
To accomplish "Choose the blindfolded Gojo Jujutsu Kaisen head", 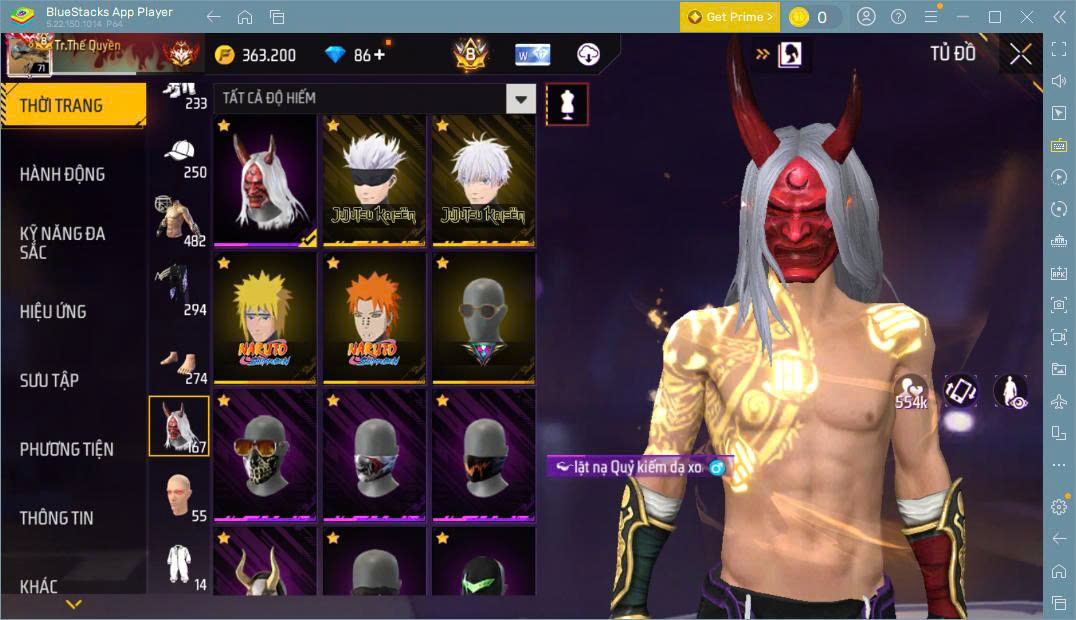I will click(373, 181).
